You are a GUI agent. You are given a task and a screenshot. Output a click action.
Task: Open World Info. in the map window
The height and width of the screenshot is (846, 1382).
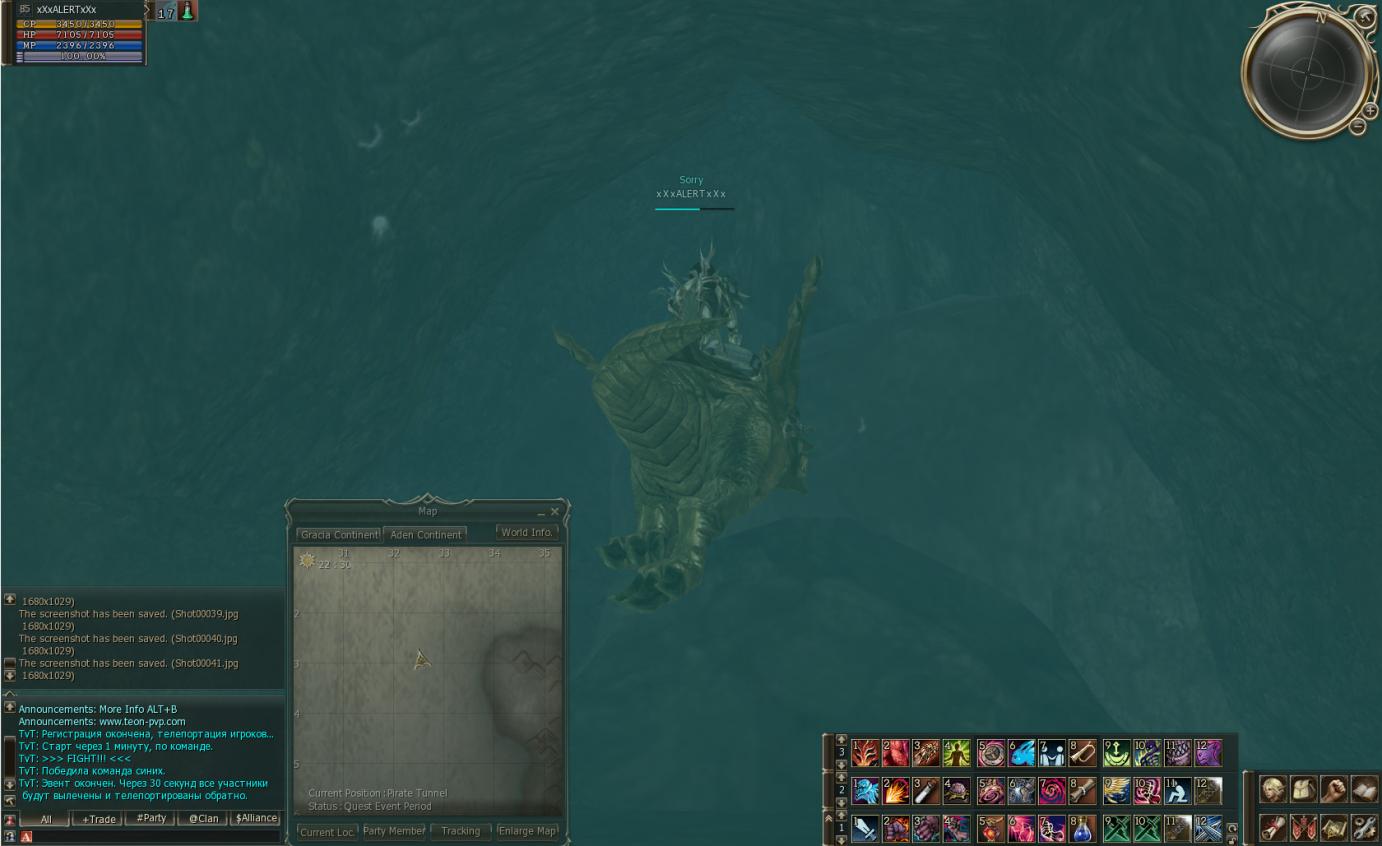click(x=526, y=533)
